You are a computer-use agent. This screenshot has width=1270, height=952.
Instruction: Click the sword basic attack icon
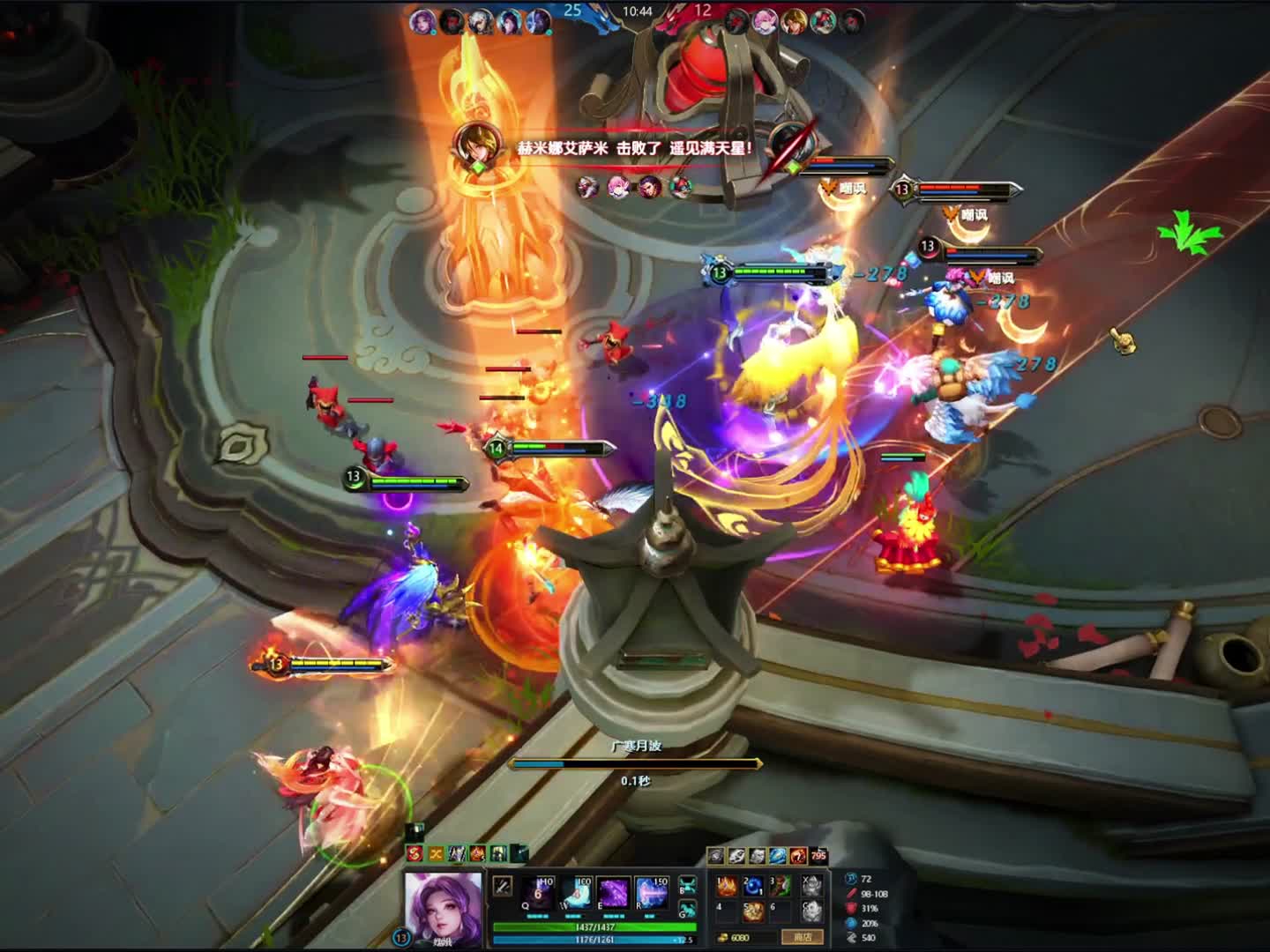tap(502, 886)
